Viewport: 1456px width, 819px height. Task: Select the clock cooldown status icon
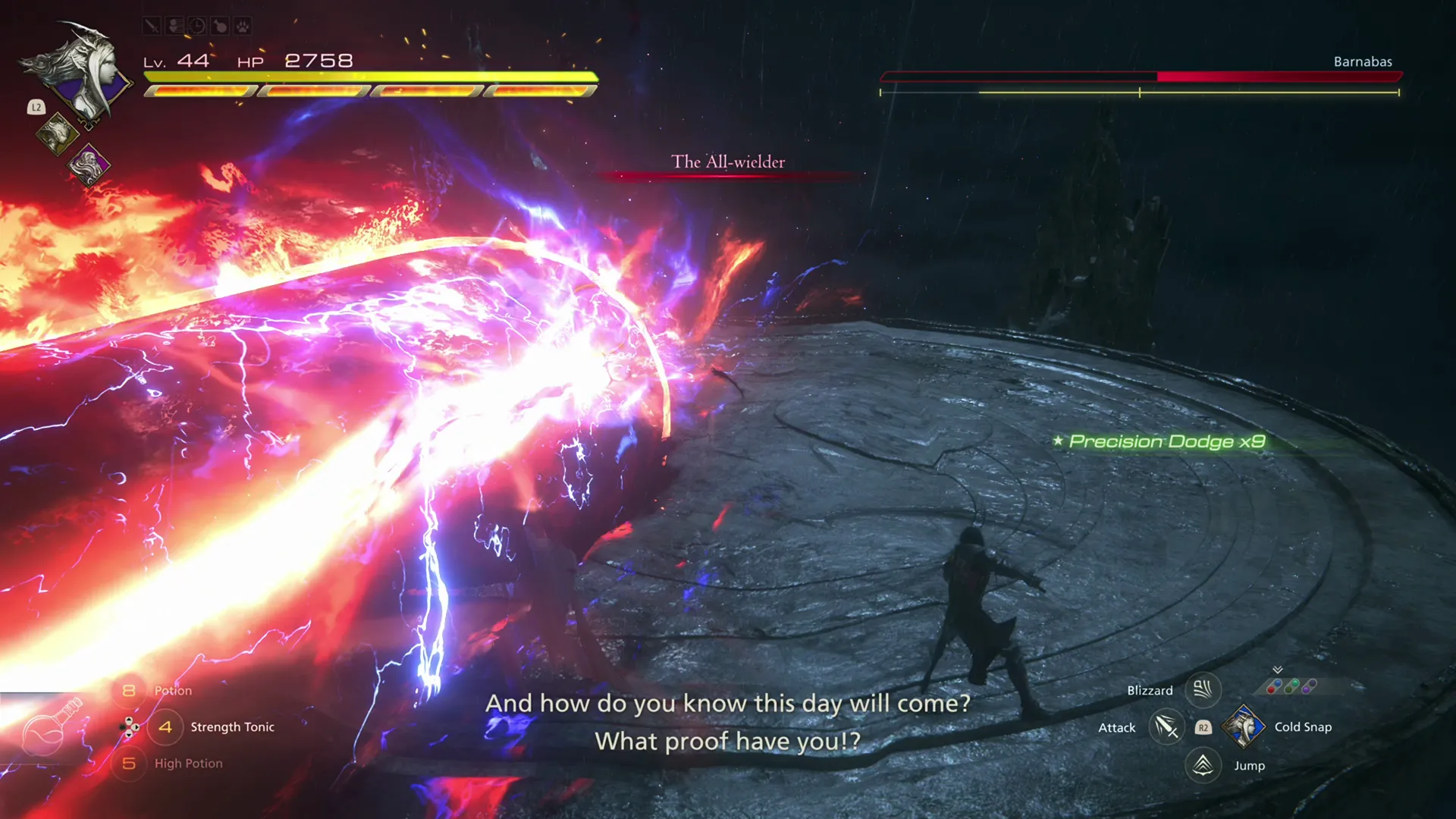[x=196, y=25]
